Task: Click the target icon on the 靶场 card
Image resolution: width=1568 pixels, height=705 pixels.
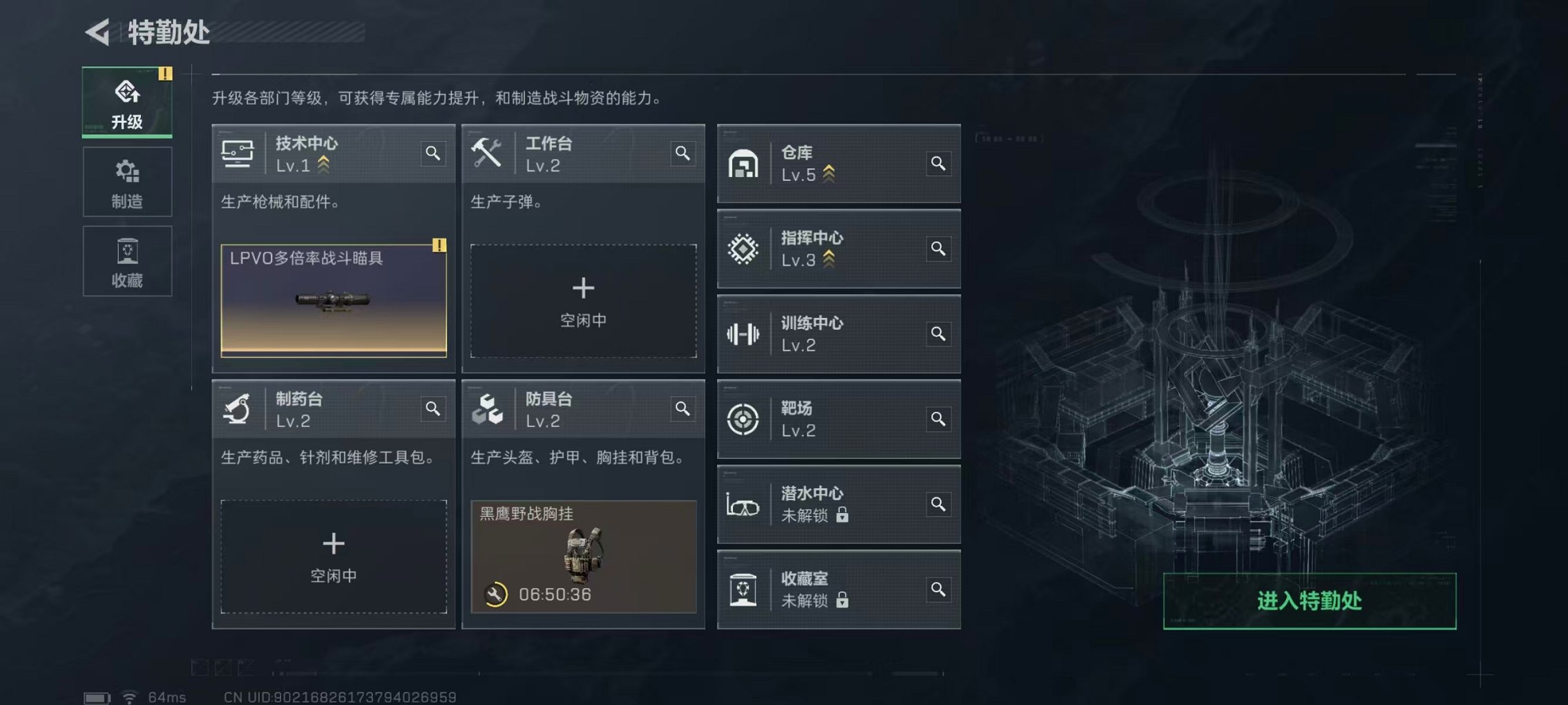Action: click(744, 420)
